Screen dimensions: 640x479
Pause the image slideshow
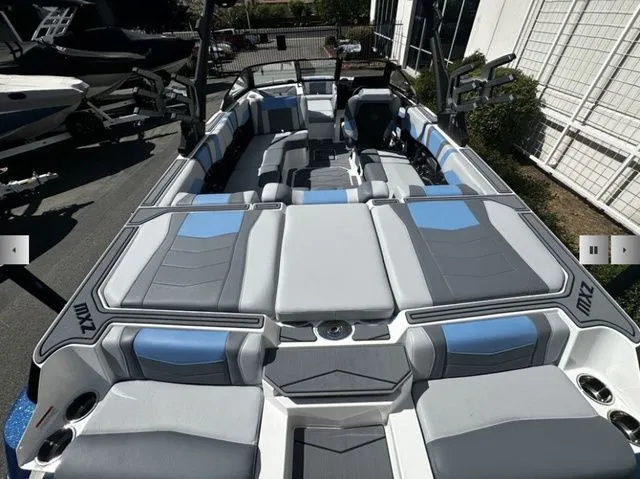(594, 249)
